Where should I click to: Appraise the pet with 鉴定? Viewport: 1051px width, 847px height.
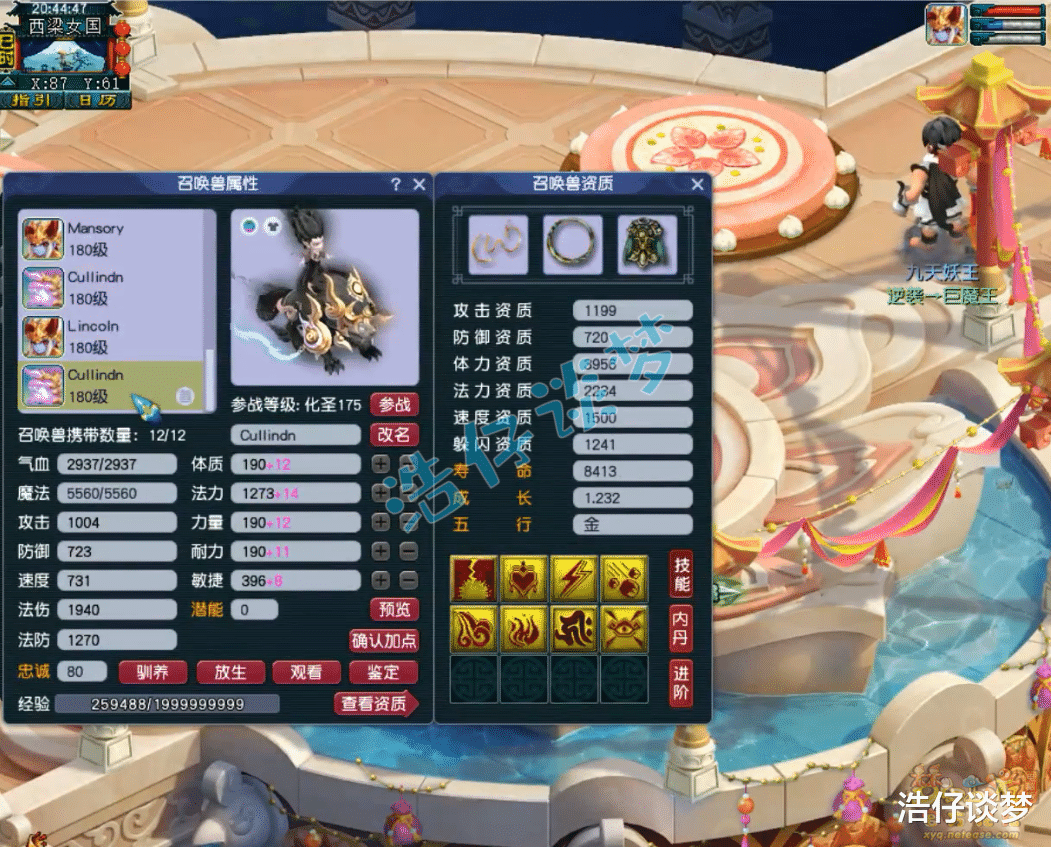[x=383, y=672]
